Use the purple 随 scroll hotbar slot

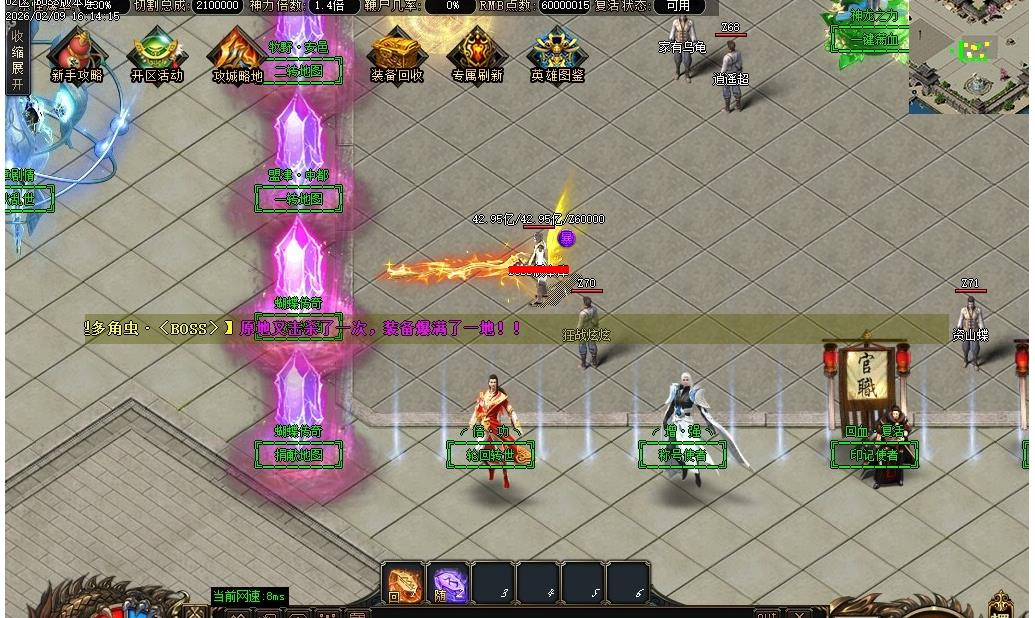[x=449, y=583]
